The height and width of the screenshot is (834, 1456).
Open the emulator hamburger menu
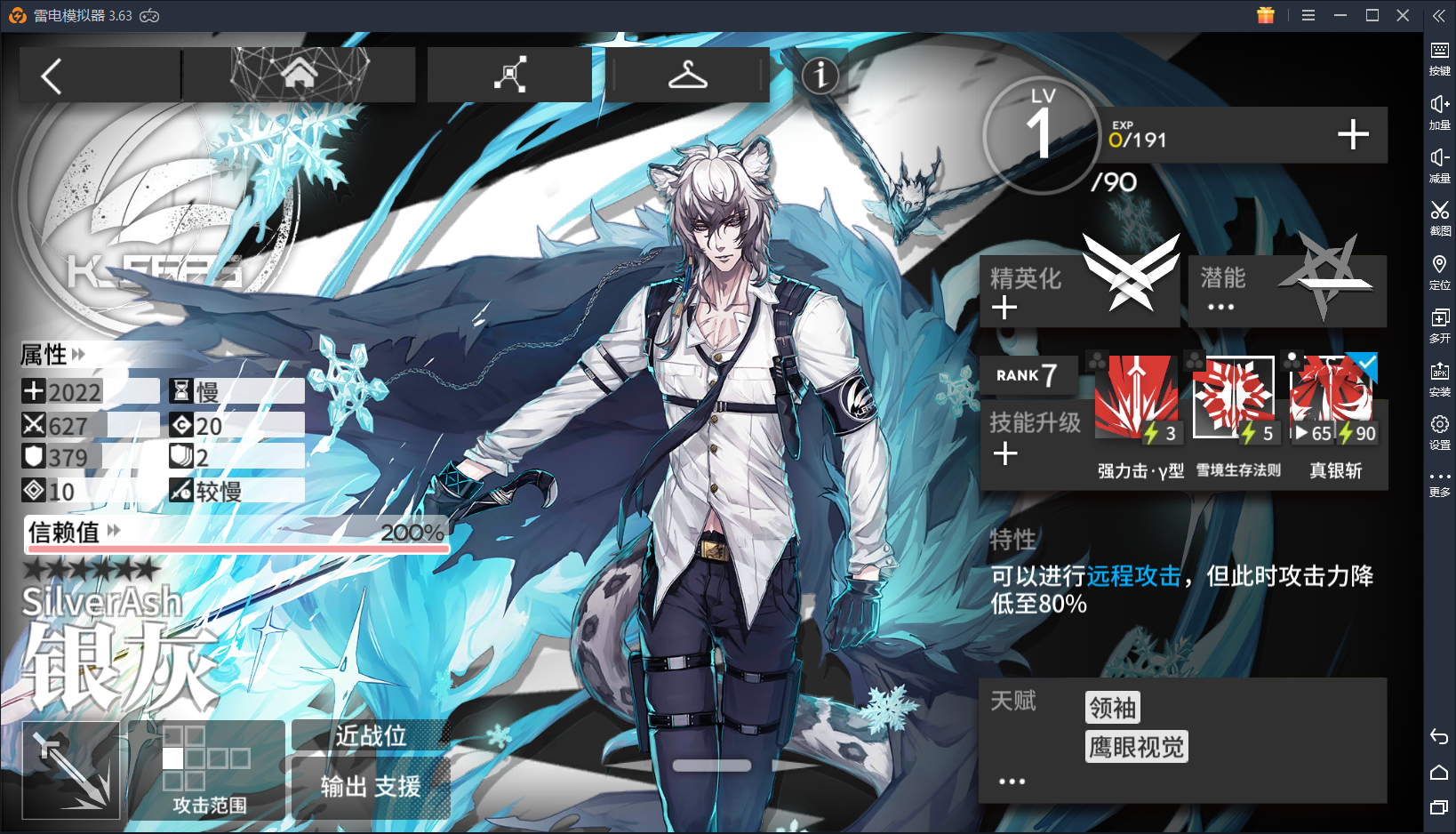coord(1308,15)
